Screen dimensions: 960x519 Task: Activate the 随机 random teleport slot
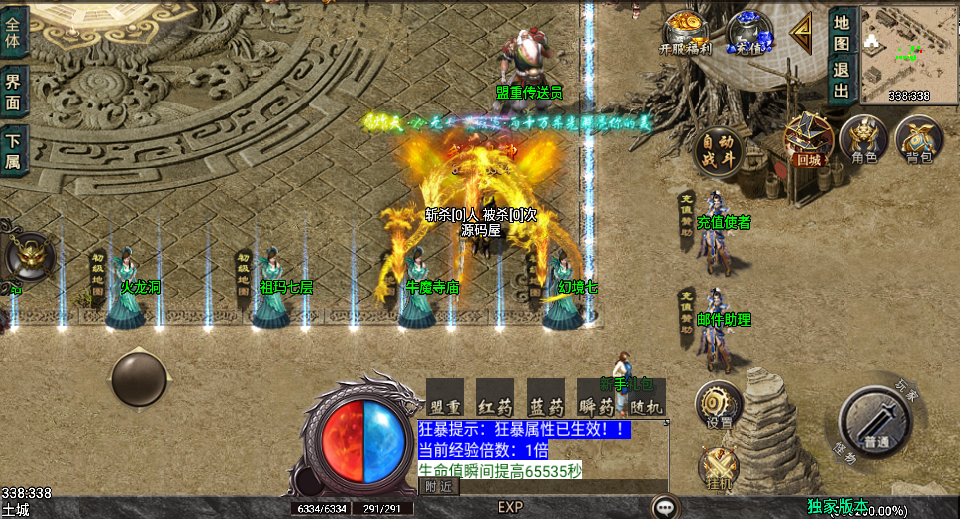click(x=646, y=397)
